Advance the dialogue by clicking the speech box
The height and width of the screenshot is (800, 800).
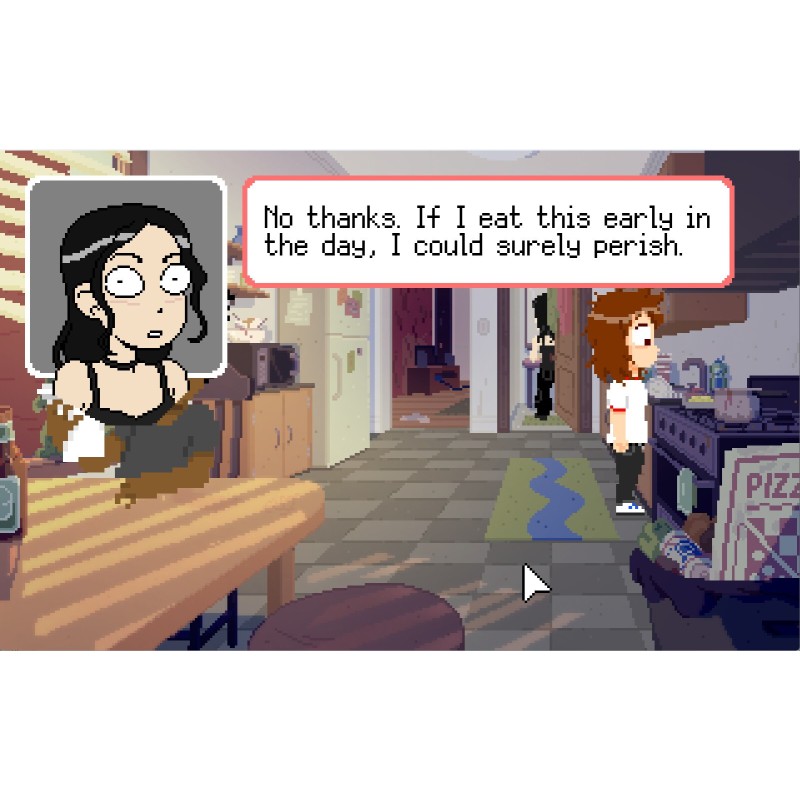coord(488,232)
